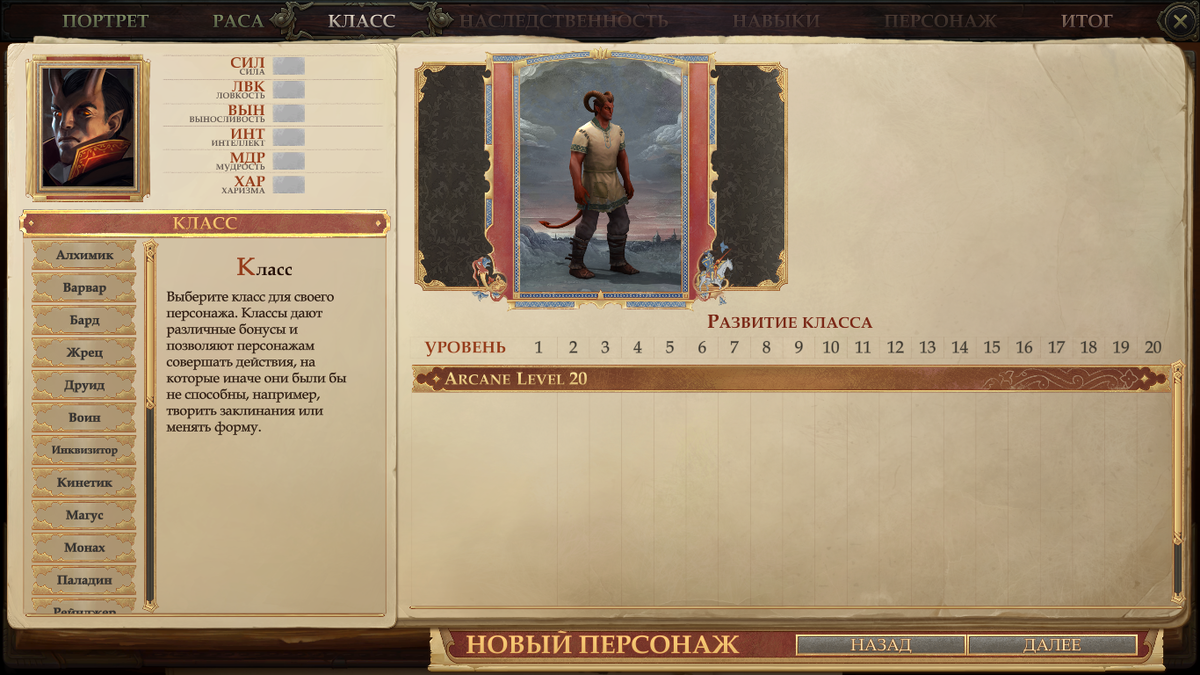Choose the Монах class
Viewport: 1200px width, 675px height.
[84, 548]
